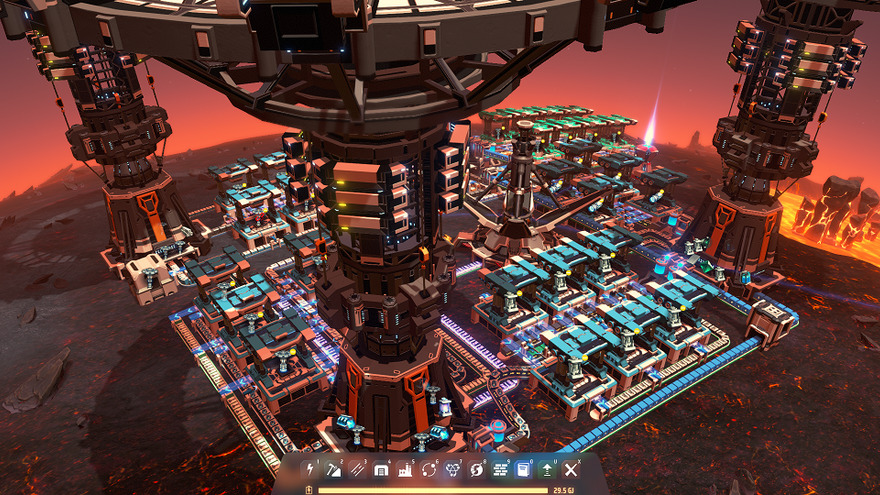880x495 pixels.
Task: Open the power category with lightning bolt
Action: coord(310,468)
